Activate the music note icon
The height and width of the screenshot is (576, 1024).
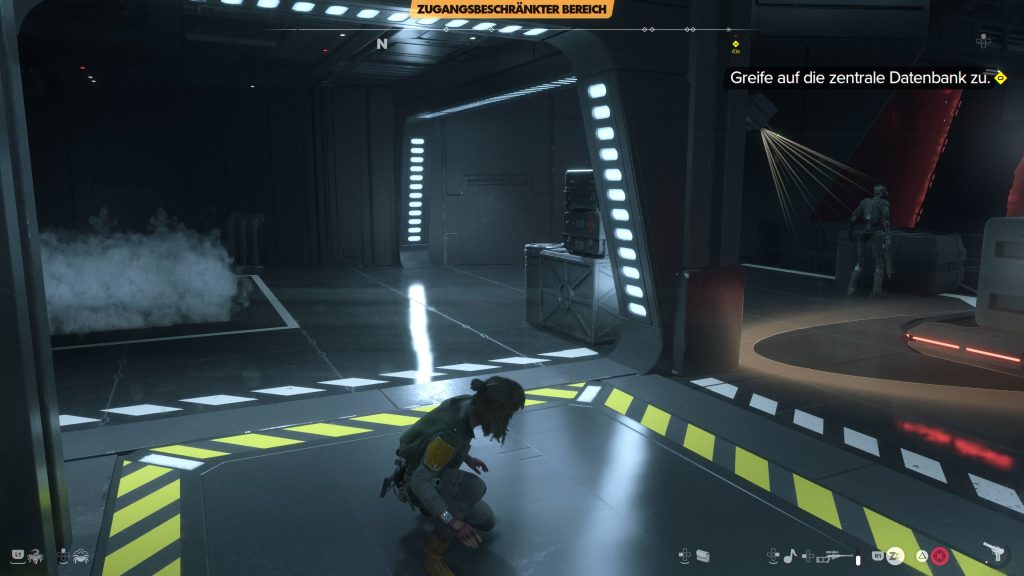click(x=789, y=554)
